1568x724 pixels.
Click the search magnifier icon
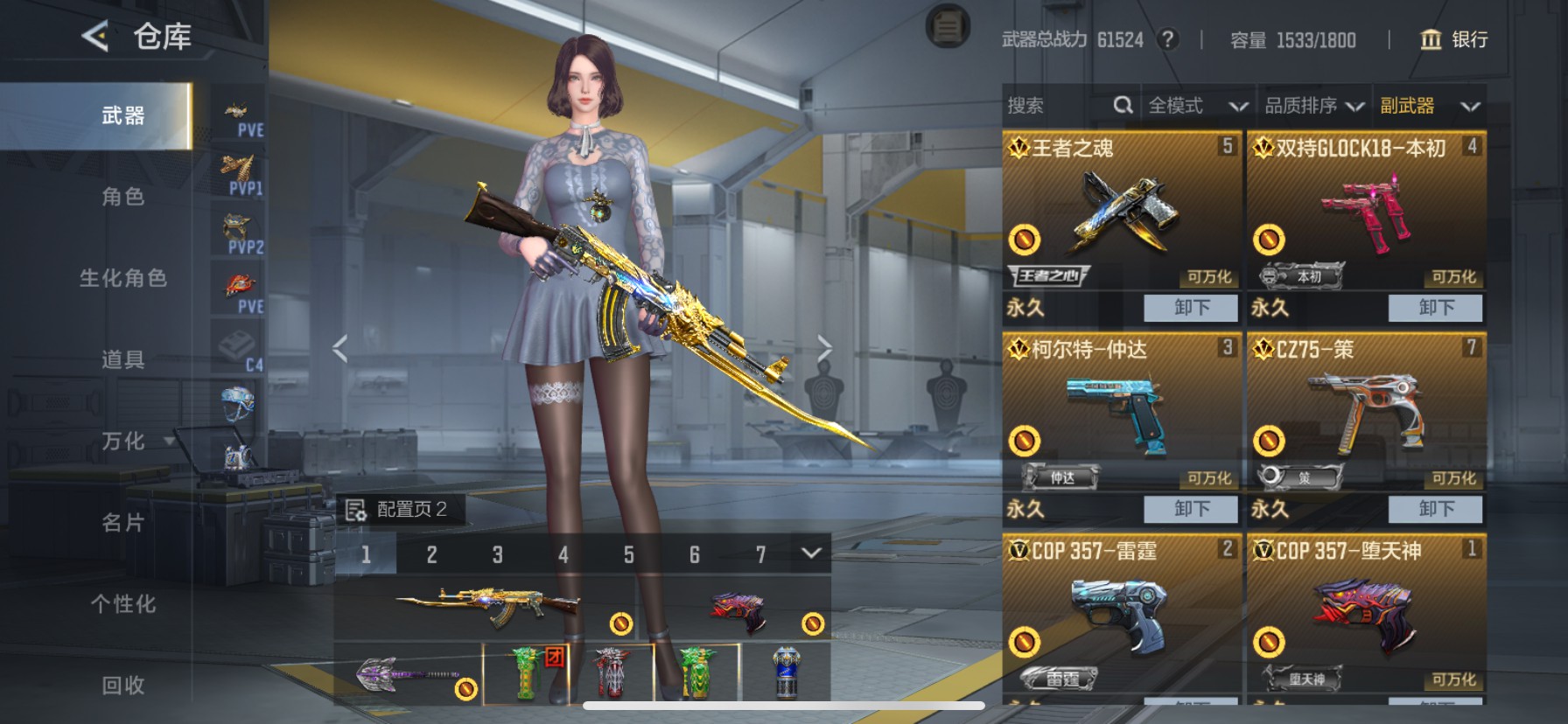coord(1123,105)
